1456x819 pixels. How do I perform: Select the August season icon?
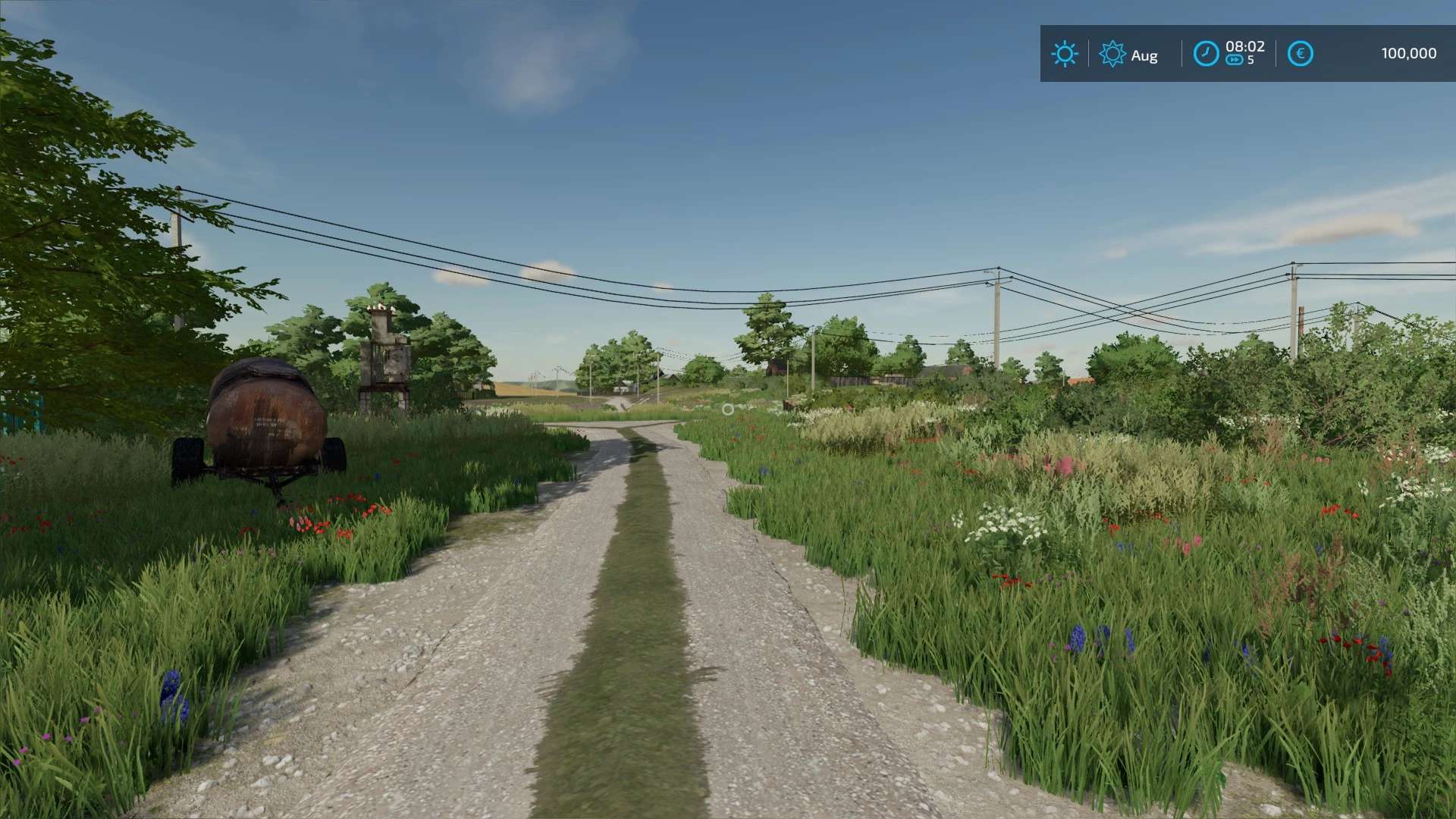point(1112,54)
